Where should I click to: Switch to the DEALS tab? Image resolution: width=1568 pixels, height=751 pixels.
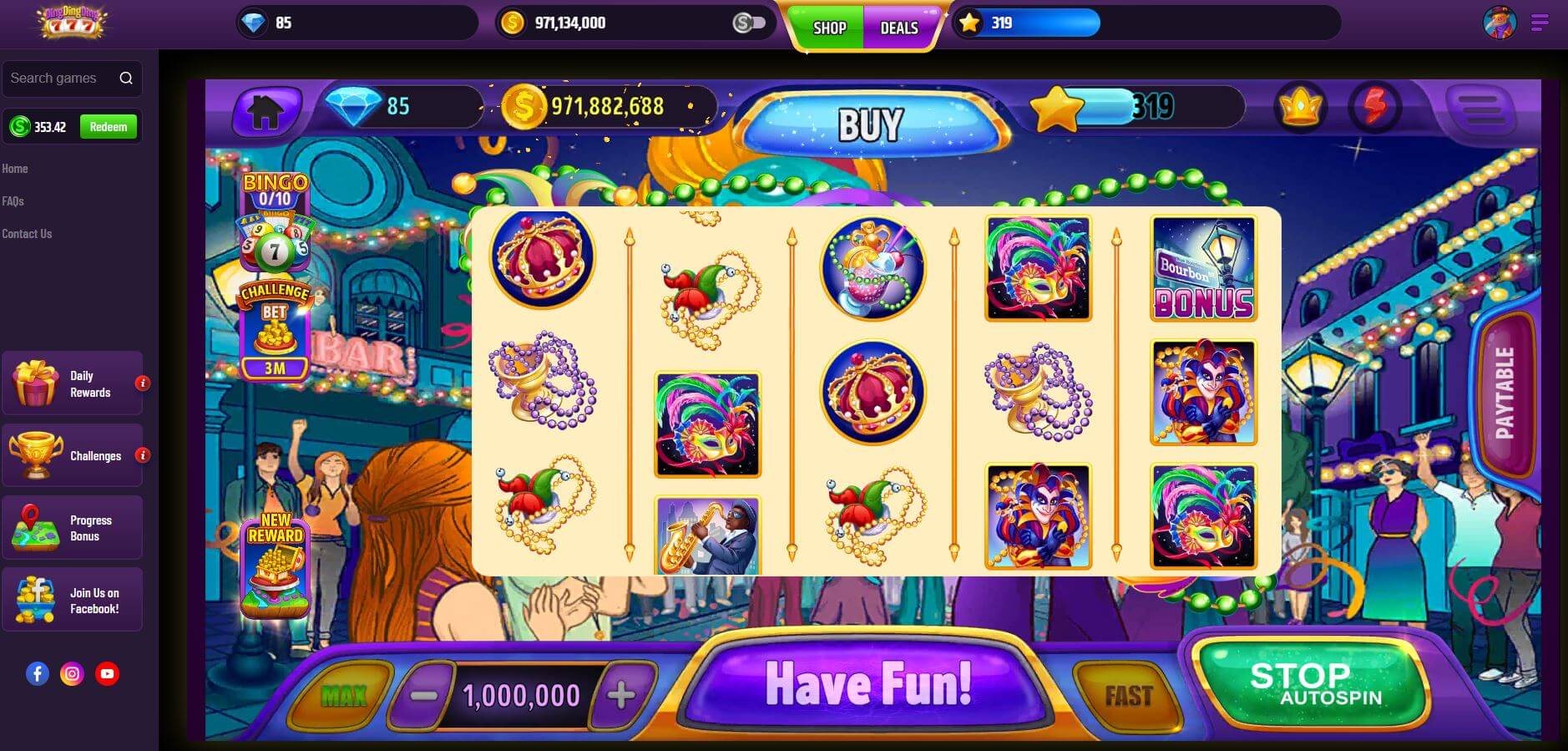(x=899, y=27)
